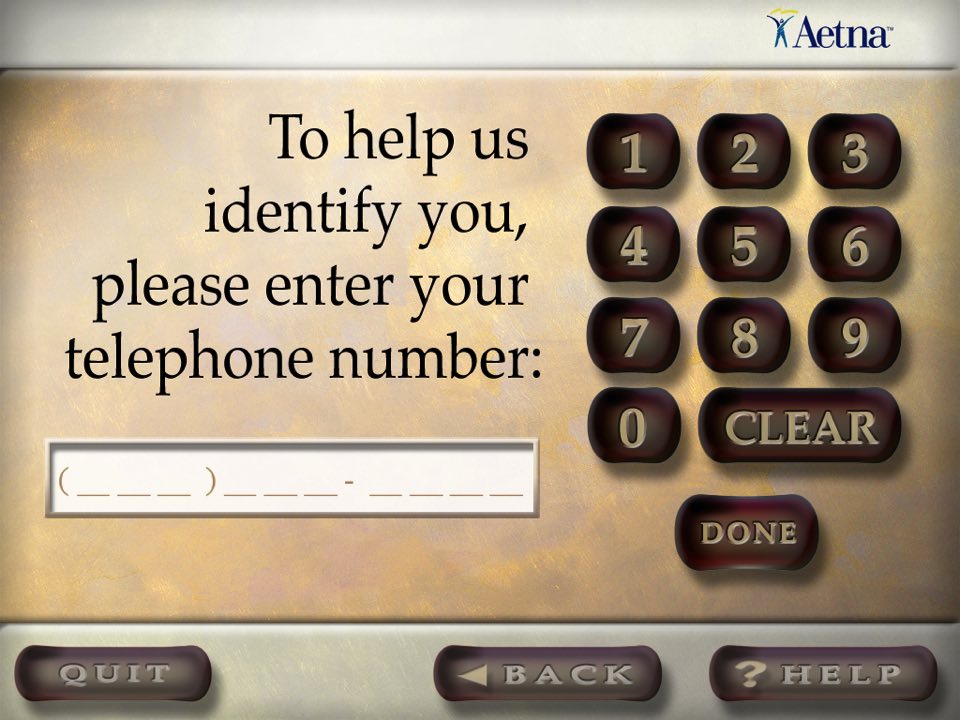Tap the number 1 key
The width and height of the screenshot is (960, 720).
pos(633,153)
